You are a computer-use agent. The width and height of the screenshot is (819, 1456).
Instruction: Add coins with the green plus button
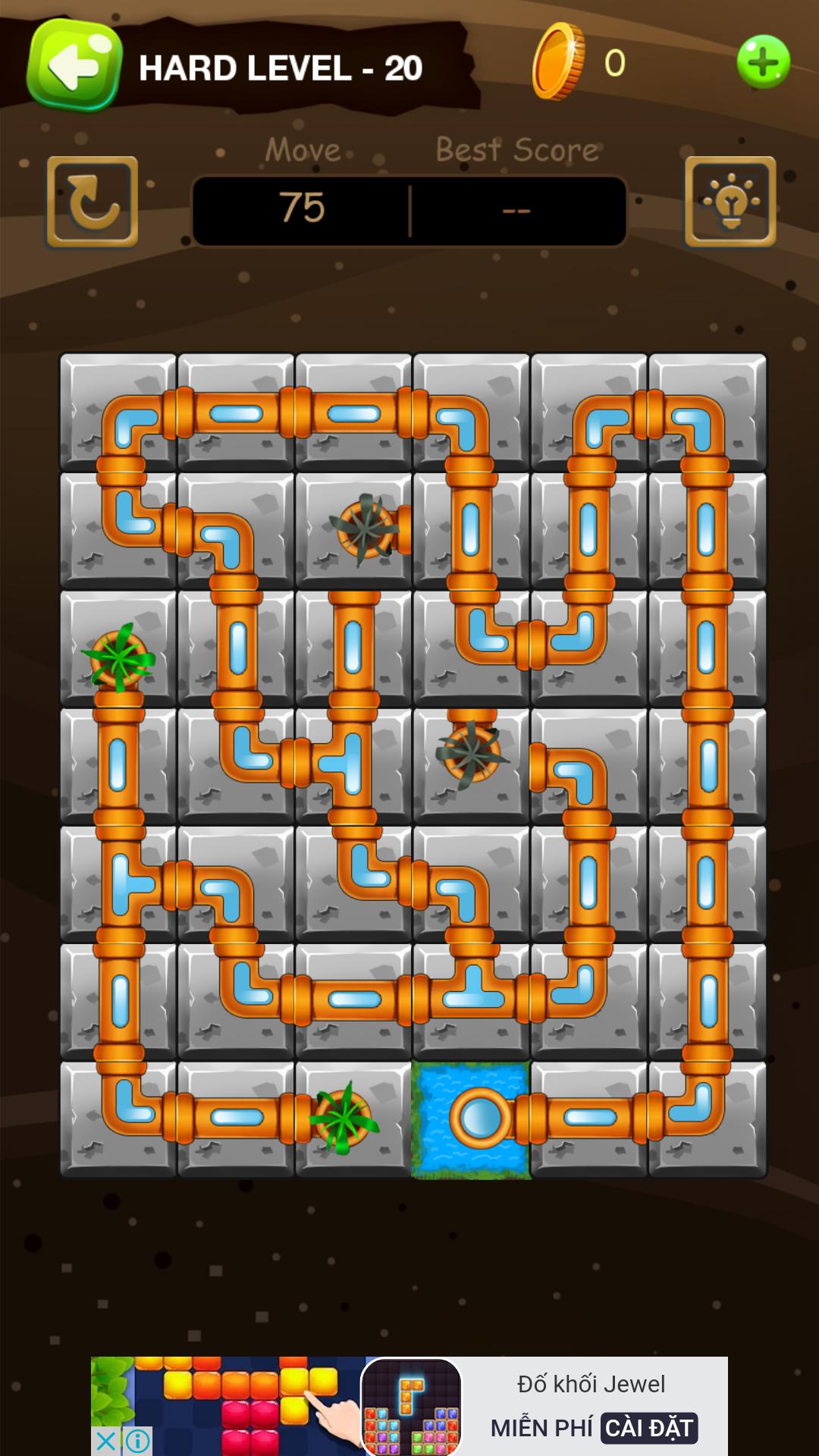pyautogui.click(x=763, y=62)
